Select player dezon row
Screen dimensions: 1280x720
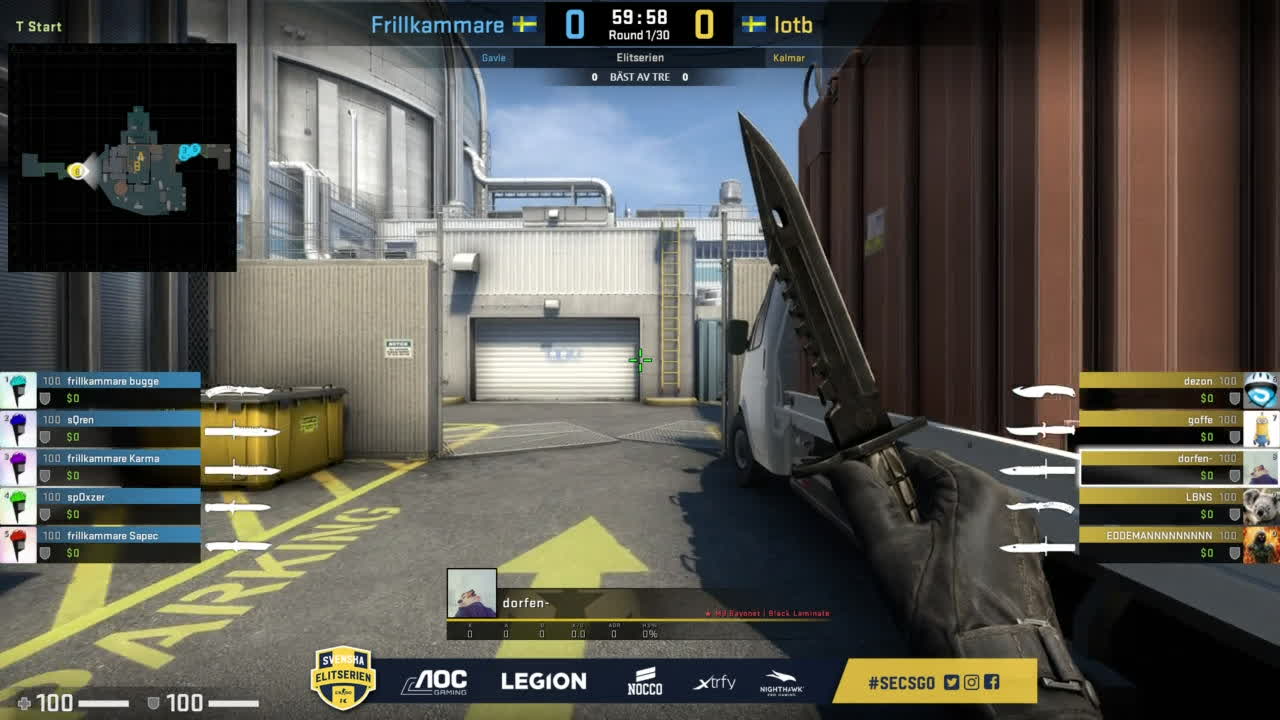tap(1160, 381)
